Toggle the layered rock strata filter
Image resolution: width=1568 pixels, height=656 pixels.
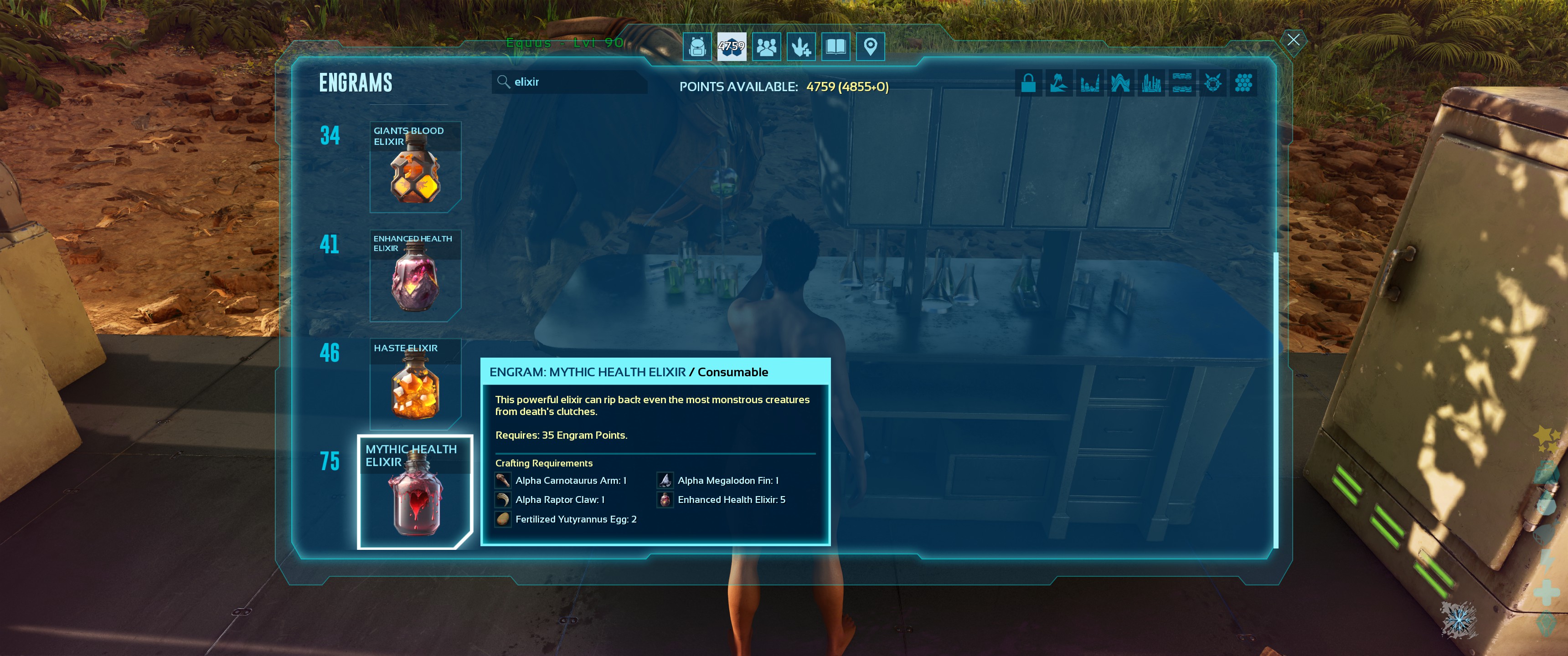[x=1181, y=83]
